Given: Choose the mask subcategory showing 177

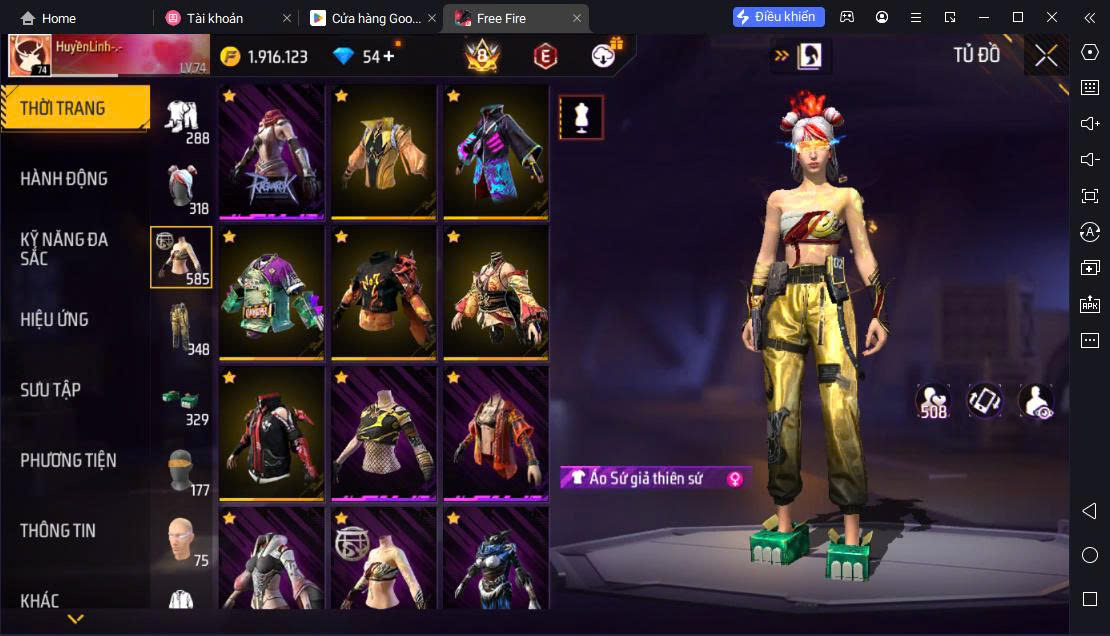Looking at the screenshot, I should tap(182, 471).
